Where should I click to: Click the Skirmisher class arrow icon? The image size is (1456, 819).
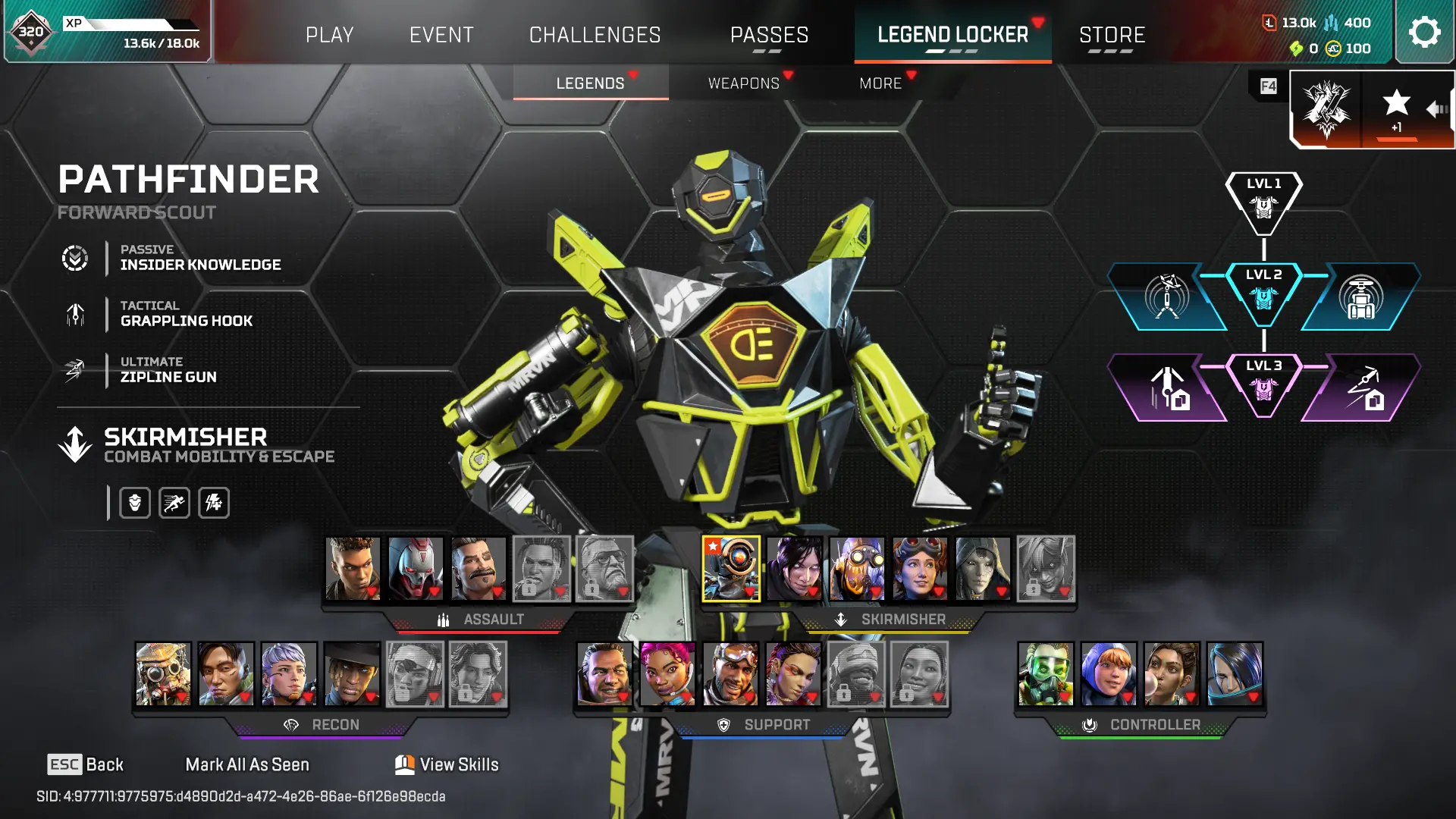[74, 444]
